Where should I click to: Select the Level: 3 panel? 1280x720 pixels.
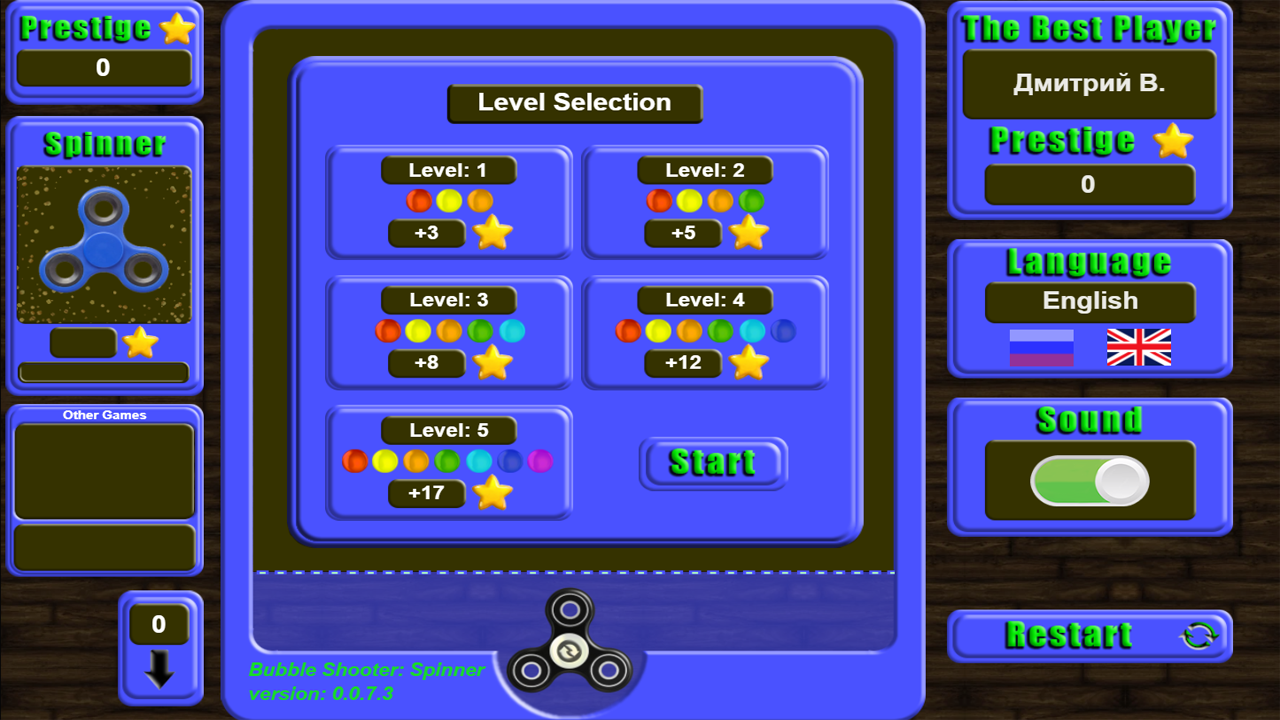448,330
